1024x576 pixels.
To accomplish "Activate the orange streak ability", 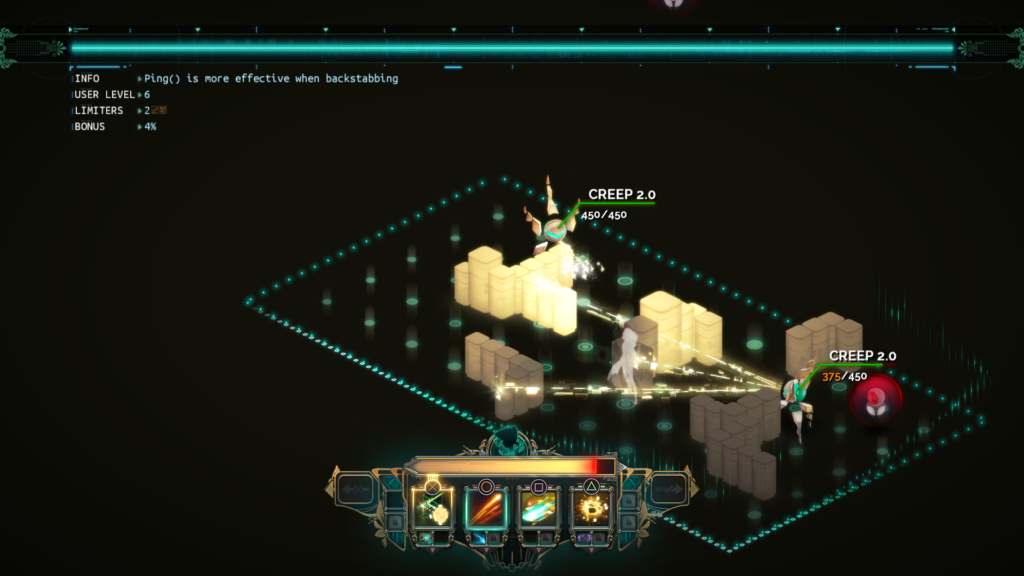I will click(486, 509).
